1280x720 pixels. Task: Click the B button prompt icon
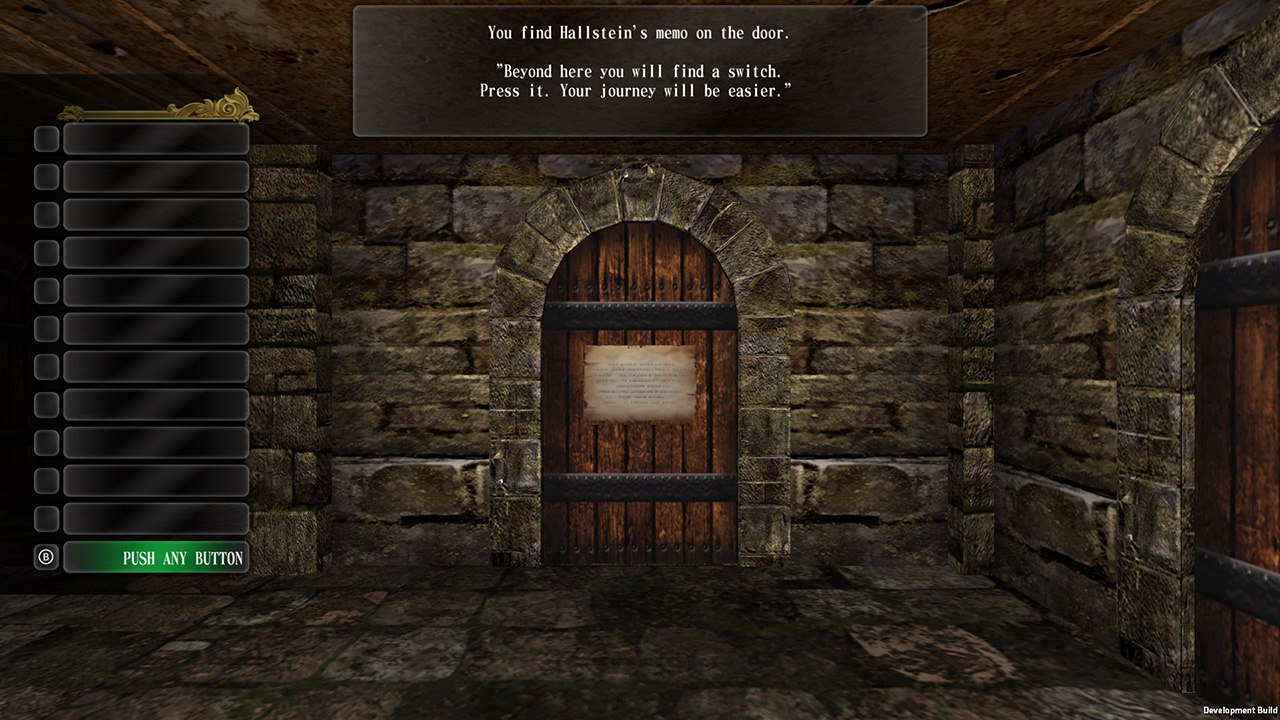45,557
